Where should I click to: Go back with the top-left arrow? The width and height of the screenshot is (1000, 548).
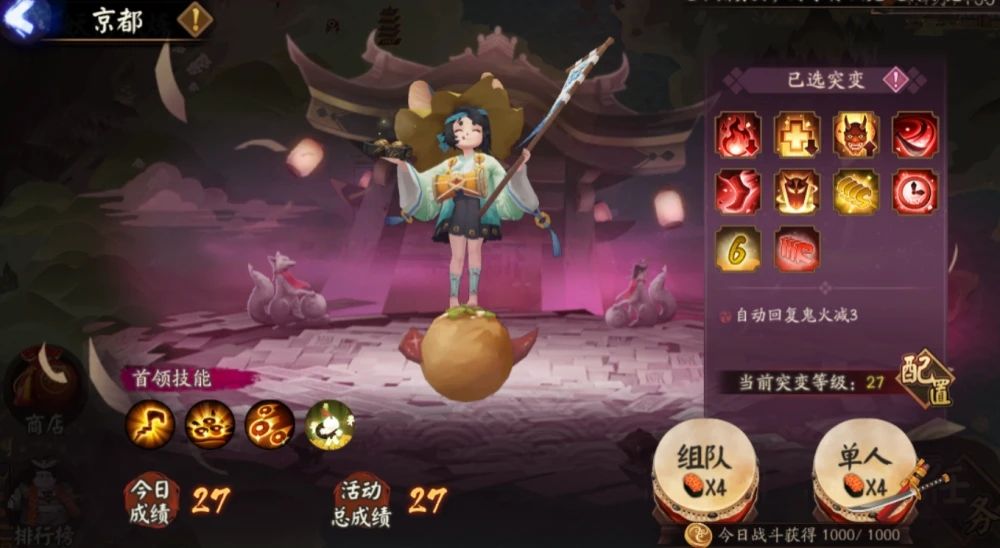click(x=20, y=18)
